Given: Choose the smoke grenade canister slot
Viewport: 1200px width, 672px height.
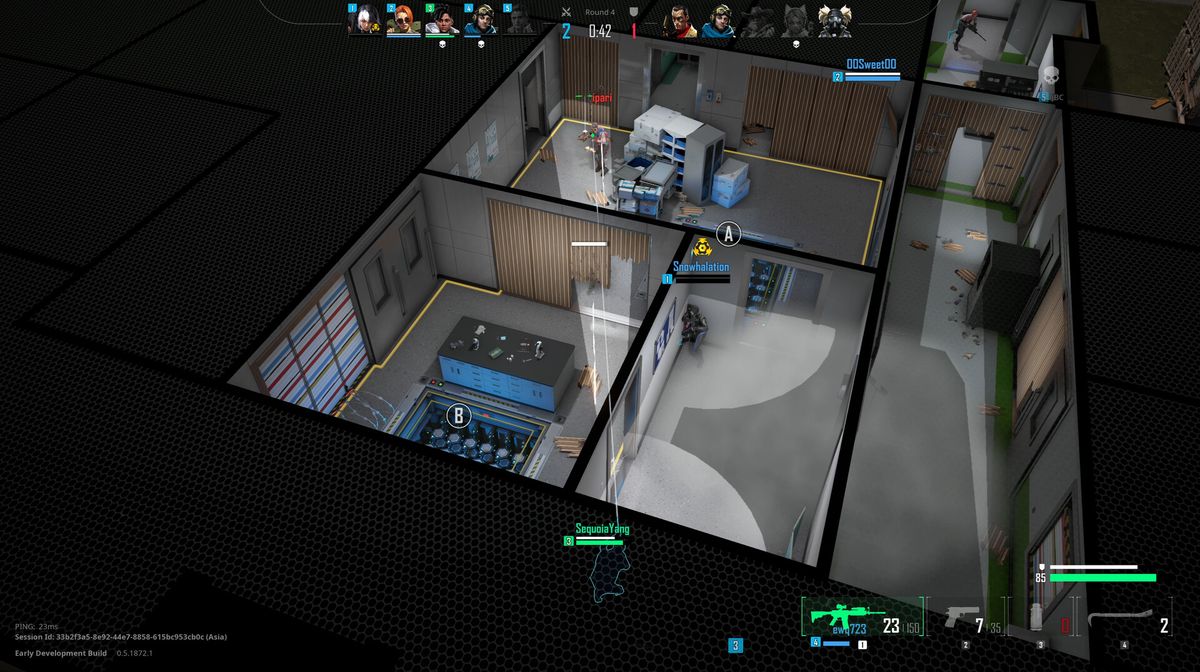Looking at the screenshot, I should point(1039,618).
